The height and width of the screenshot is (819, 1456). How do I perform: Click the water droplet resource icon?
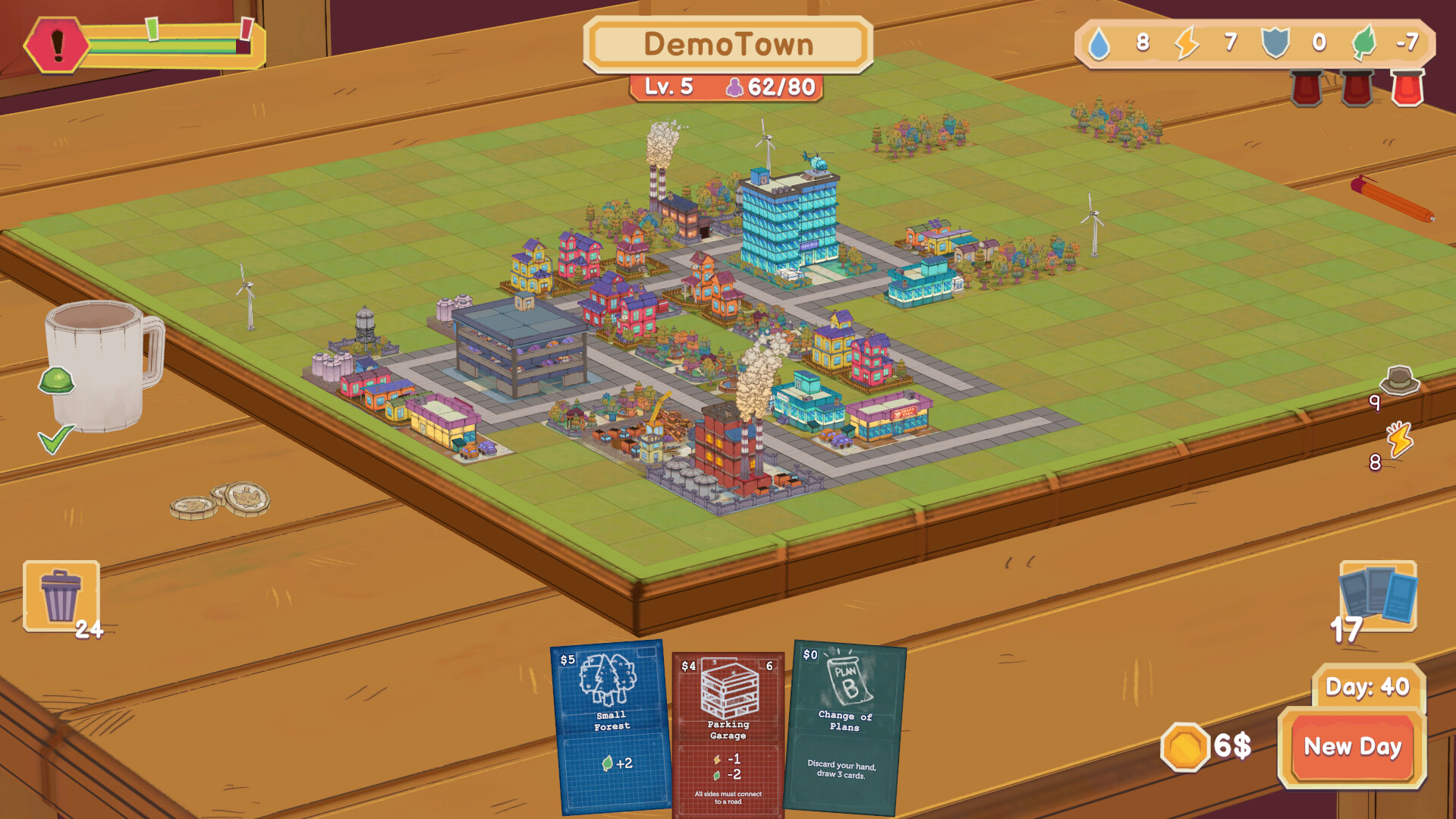(x=1099, y=44)
